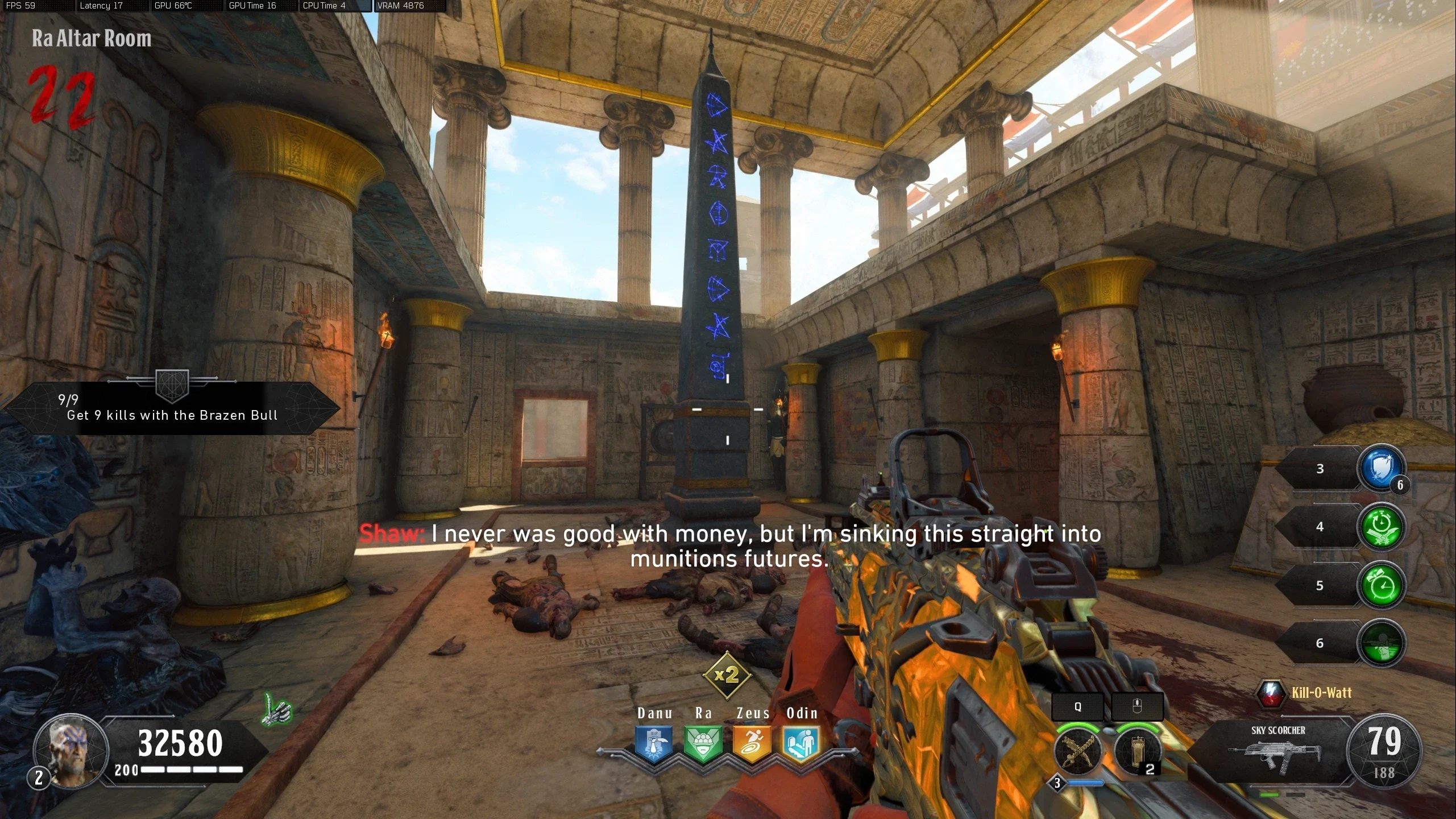Viewport: 1456px width, 819px height.
Task: Use the dark green elixir in slot 6
Action: point(1380,643)
